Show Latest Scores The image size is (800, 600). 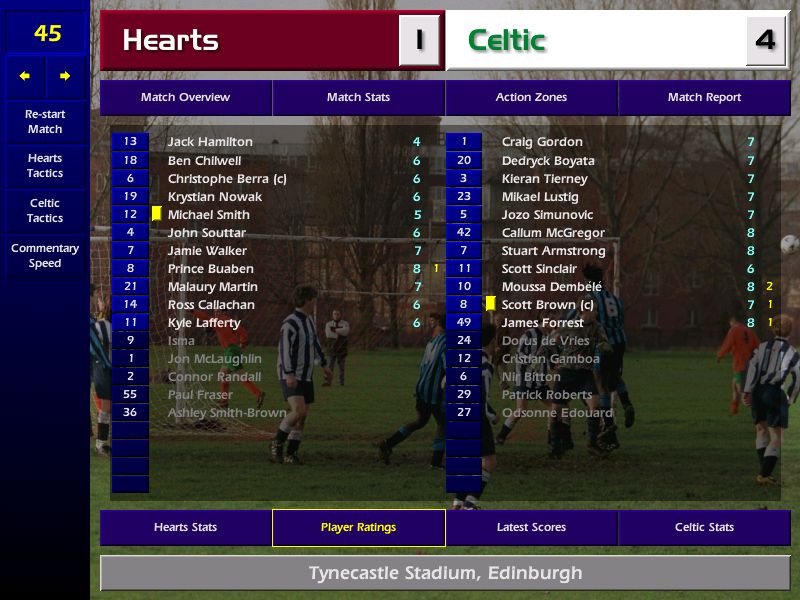point(531,527)
